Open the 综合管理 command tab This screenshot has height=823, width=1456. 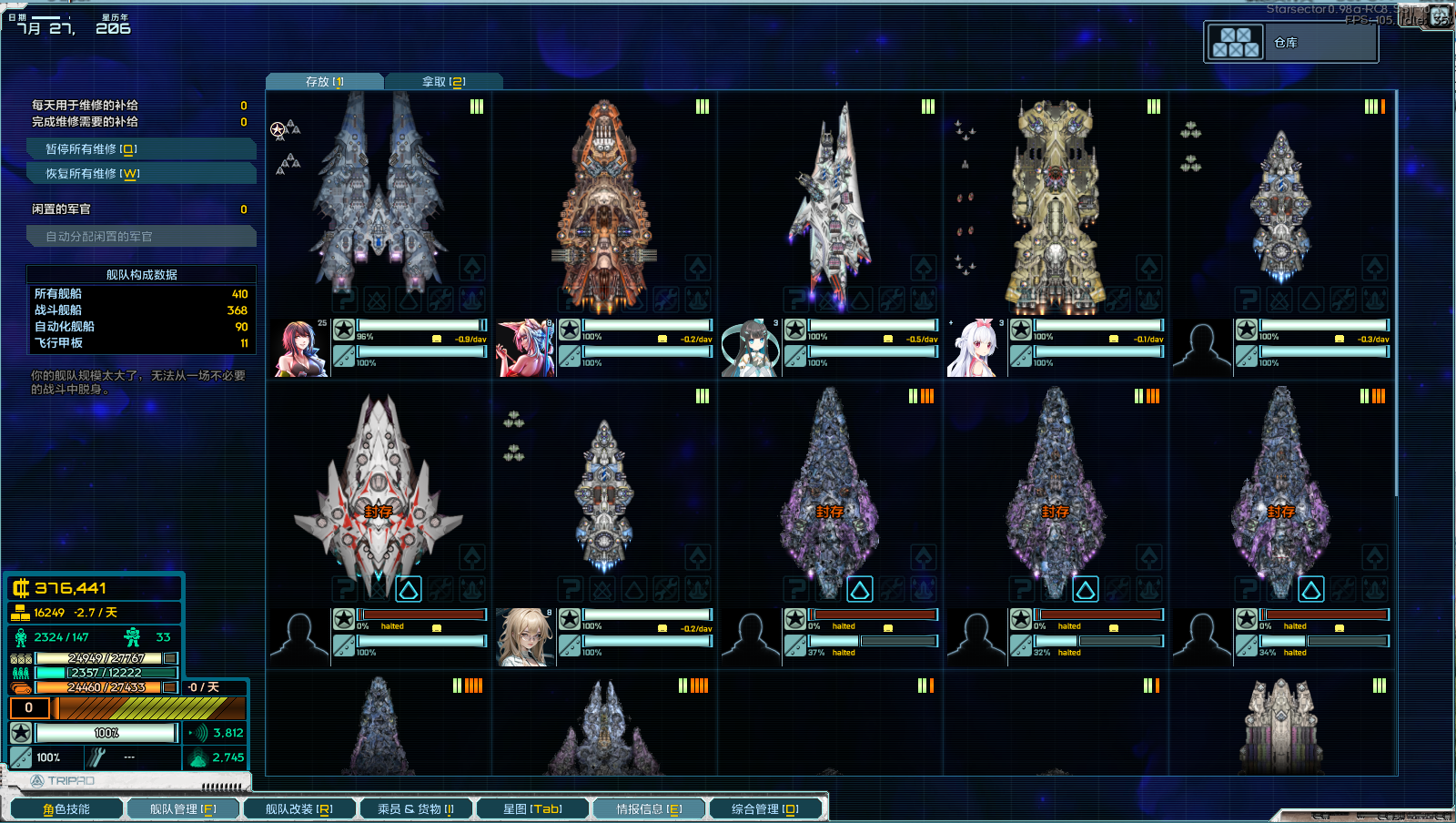pyautogui.click(x=765, y=808)
